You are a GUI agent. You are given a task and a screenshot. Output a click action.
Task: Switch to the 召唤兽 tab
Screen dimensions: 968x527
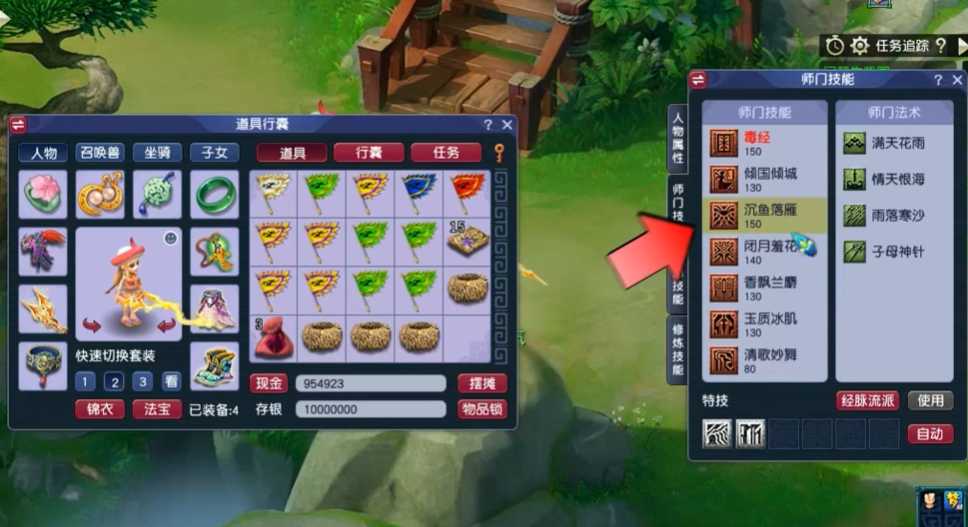[101, 153]
